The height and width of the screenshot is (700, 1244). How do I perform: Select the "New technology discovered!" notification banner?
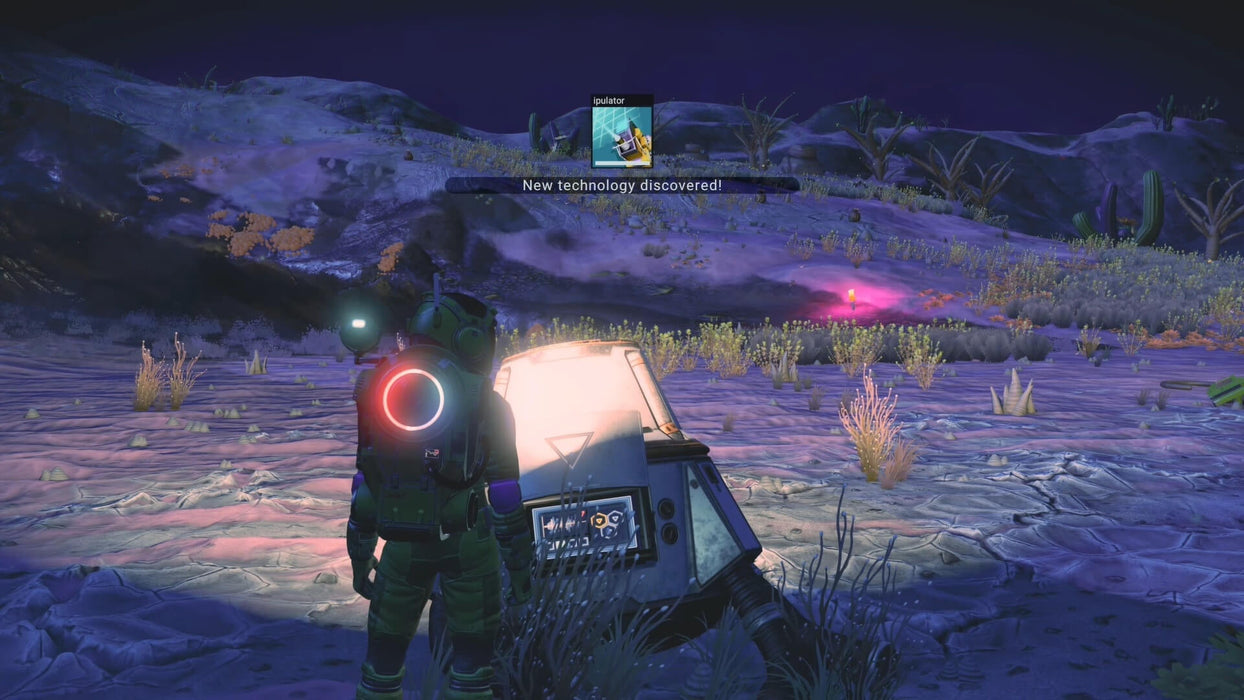click(621, 185)
